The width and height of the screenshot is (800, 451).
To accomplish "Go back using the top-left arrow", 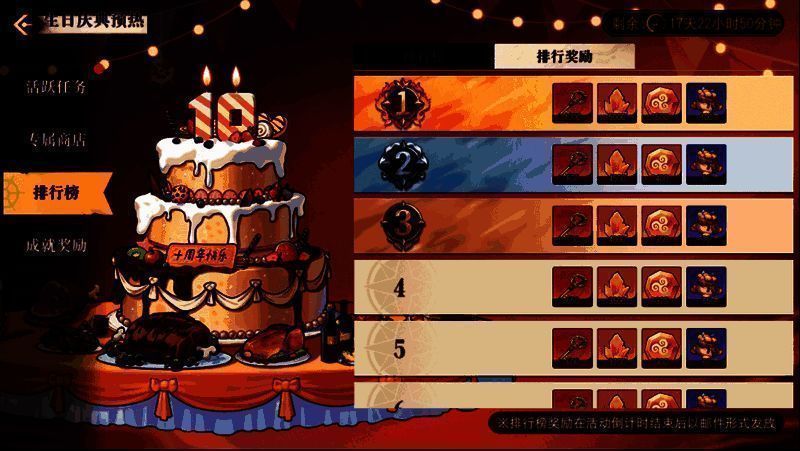I will [x=21, y=22].
